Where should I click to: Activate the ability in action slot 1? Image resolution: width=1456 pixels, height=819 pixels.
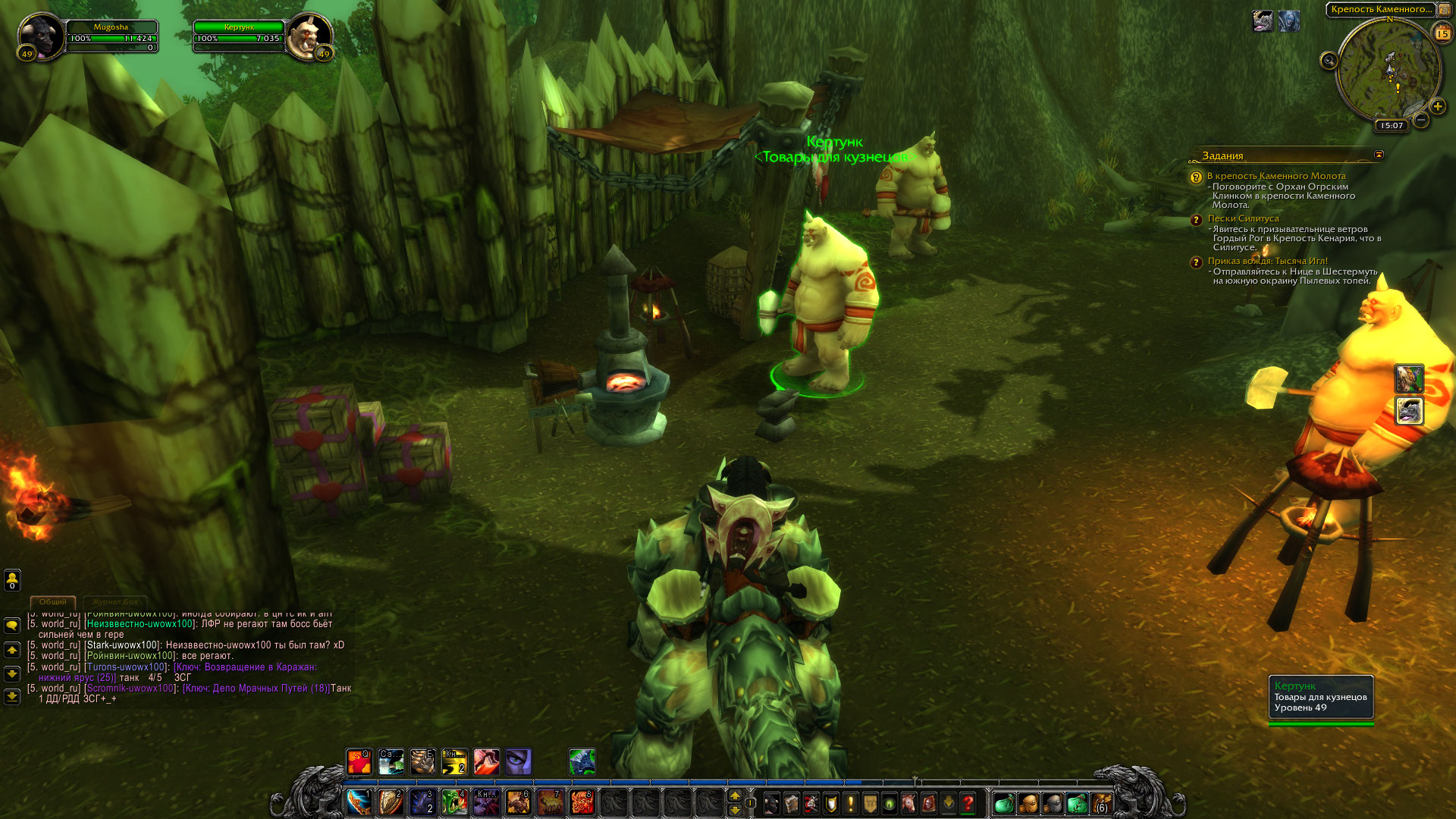click(359, 802)
